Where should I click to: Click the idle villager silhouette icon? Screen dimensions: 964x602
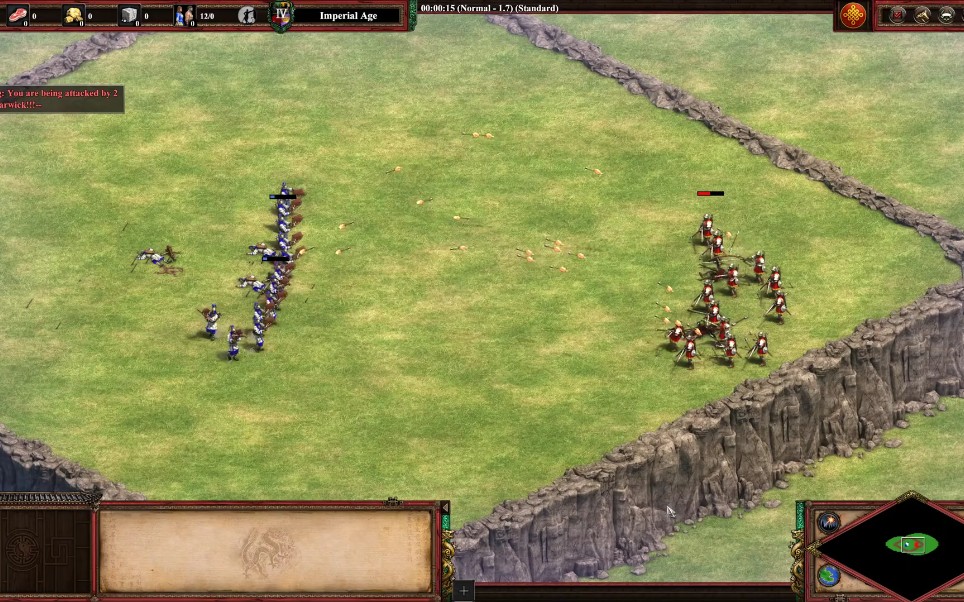(x=247, y=15)
